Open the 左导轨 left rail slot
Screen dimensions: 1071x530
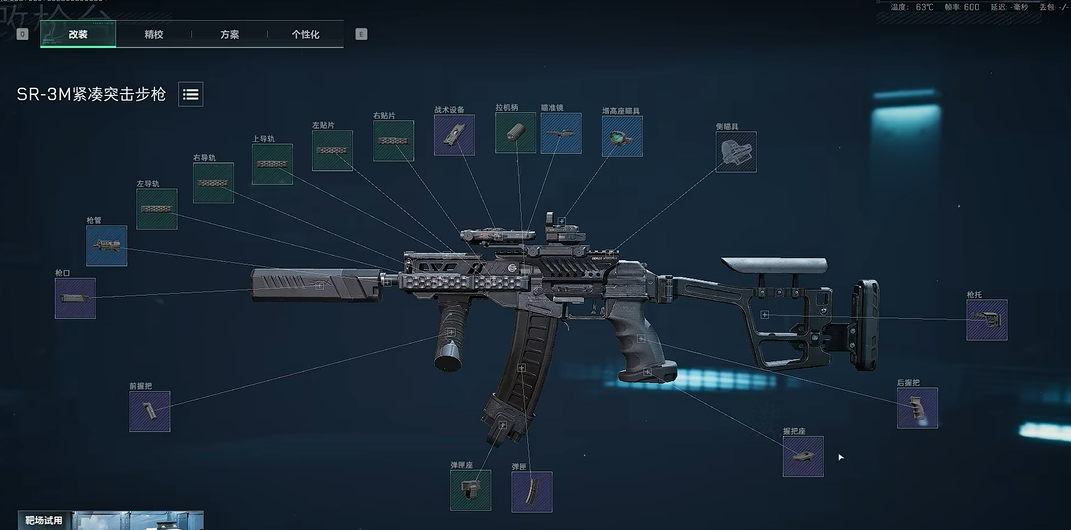[156, 209]
